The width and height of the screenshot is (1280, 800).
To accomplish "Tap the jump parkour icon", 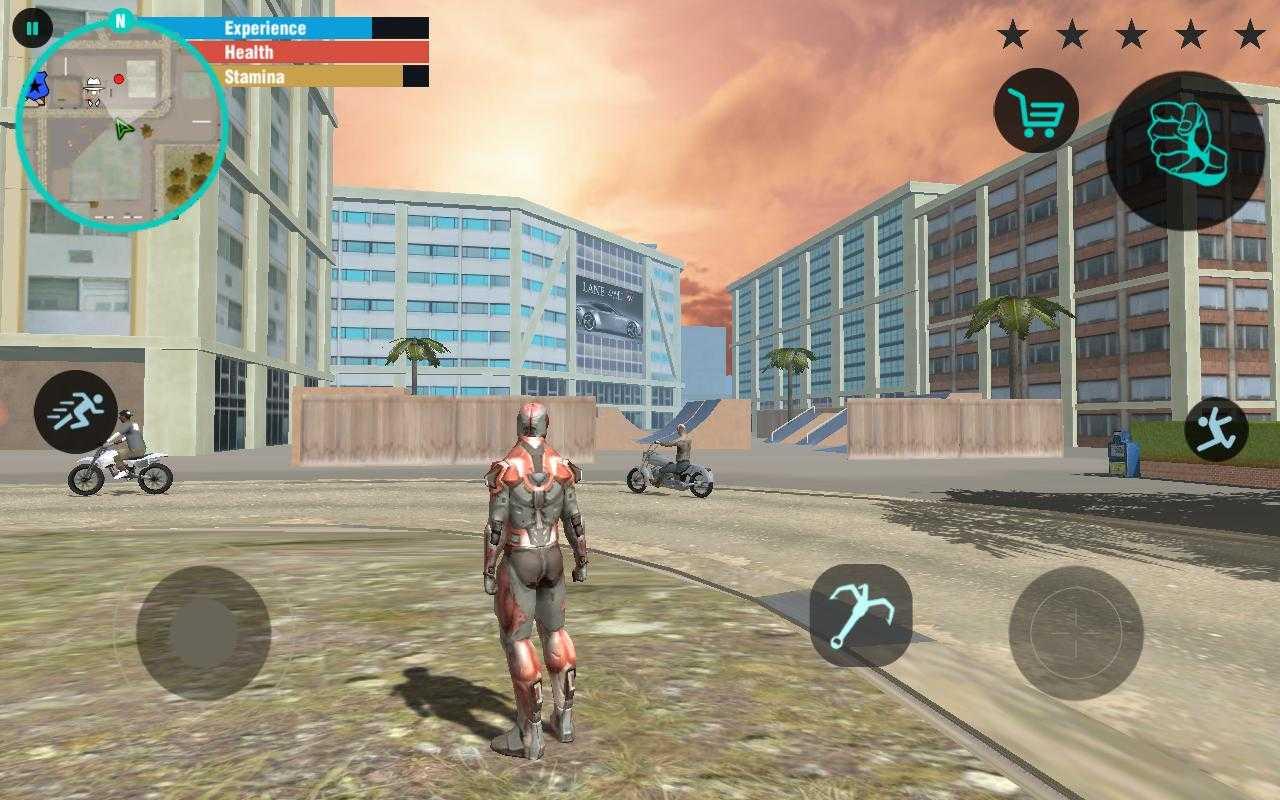I will (1218, 427).
